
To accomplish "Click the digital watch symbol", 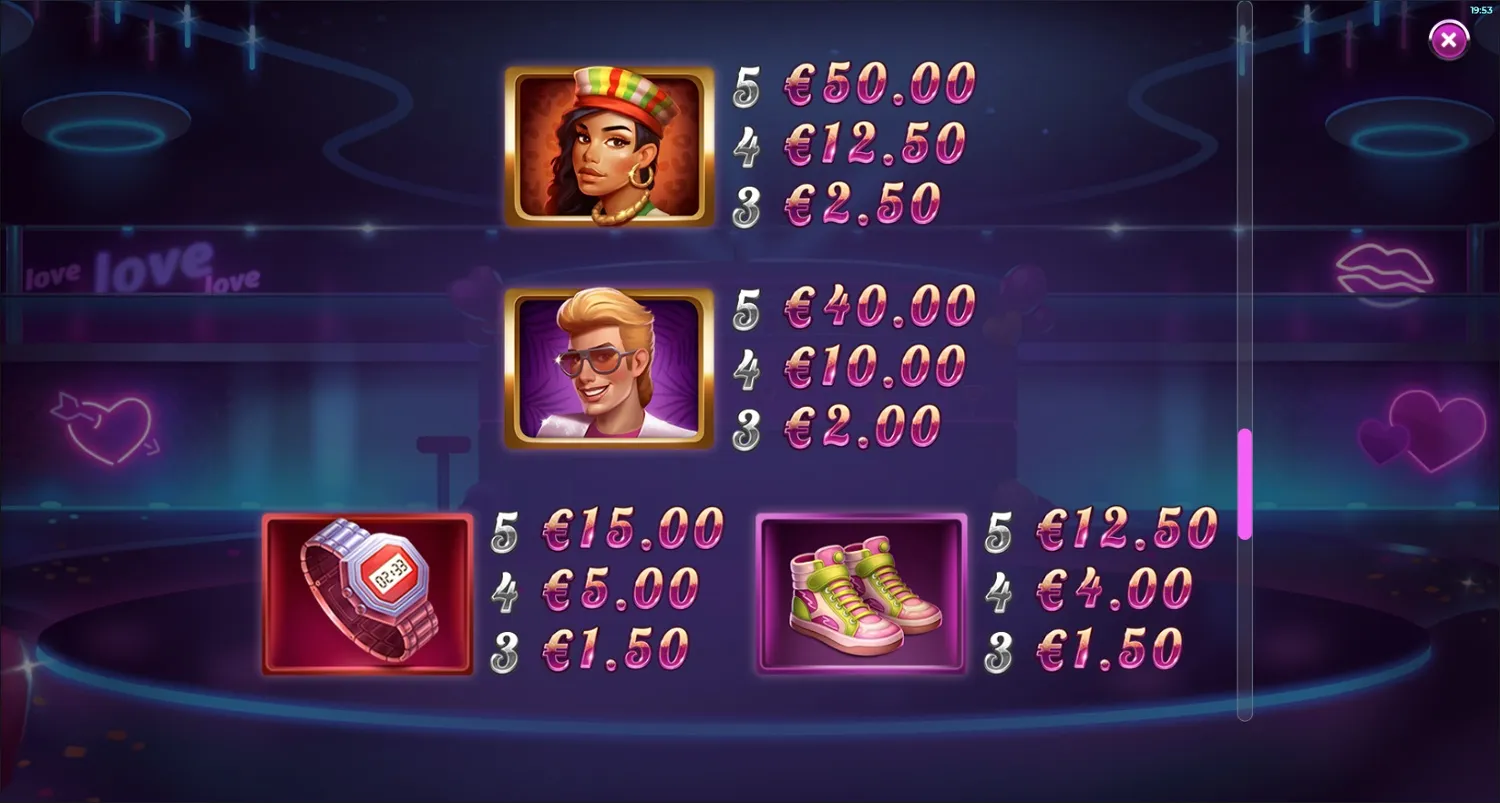I will tap(367, 593).
